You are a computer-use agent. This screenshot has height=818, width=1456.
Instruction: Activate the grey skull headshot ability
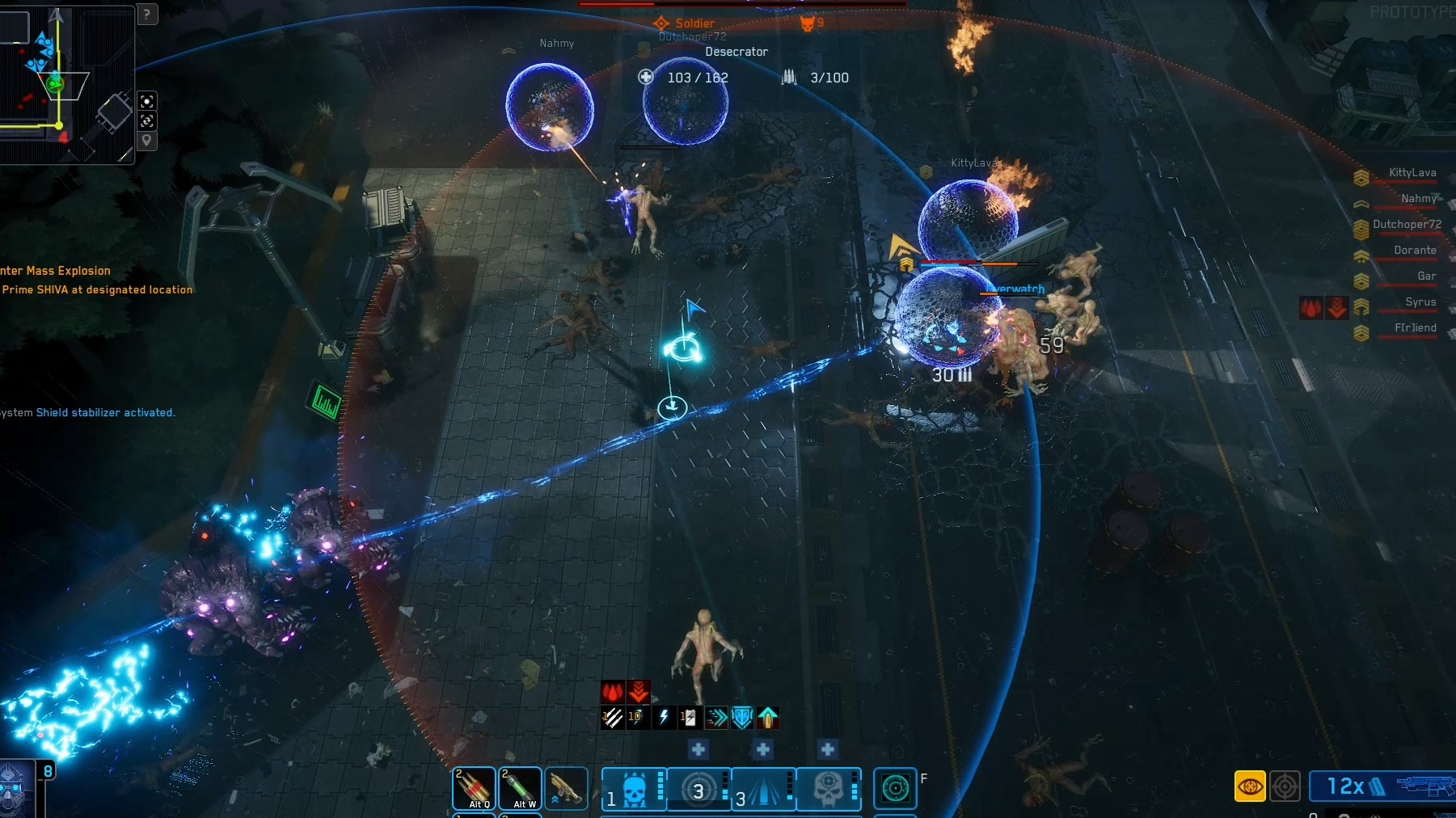coord(829,789)
